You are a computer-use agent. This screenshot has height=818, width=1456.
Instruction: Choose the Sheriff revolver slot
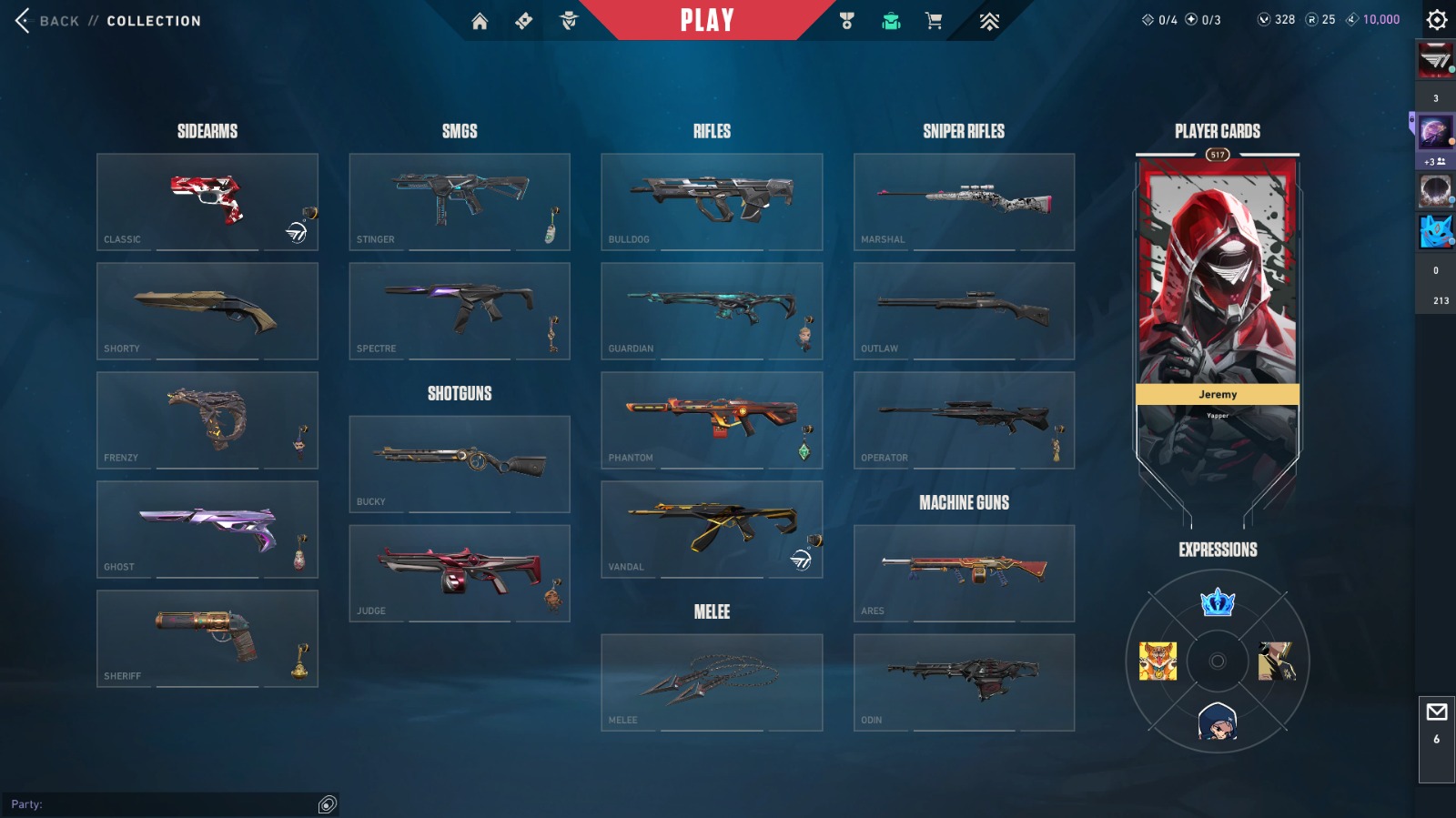click(x=207, y=638)
